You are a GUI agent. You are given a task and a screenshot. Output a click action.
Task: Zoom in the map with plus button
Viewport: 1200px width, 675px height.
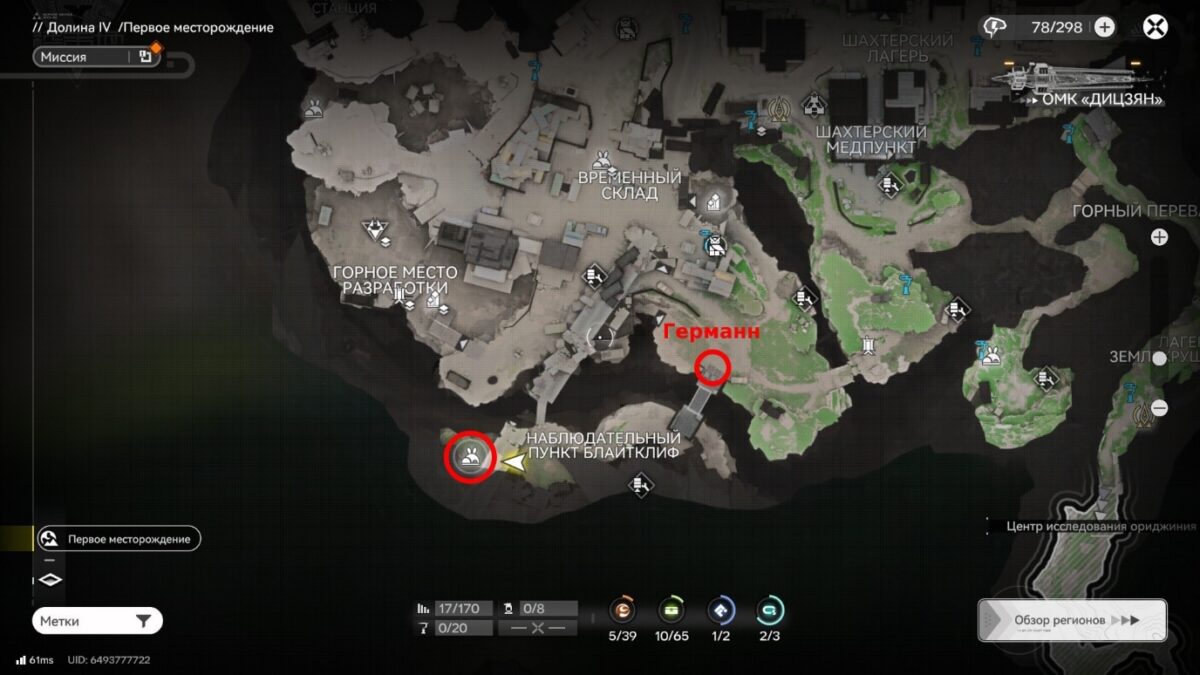click(x=1159, y=237)
